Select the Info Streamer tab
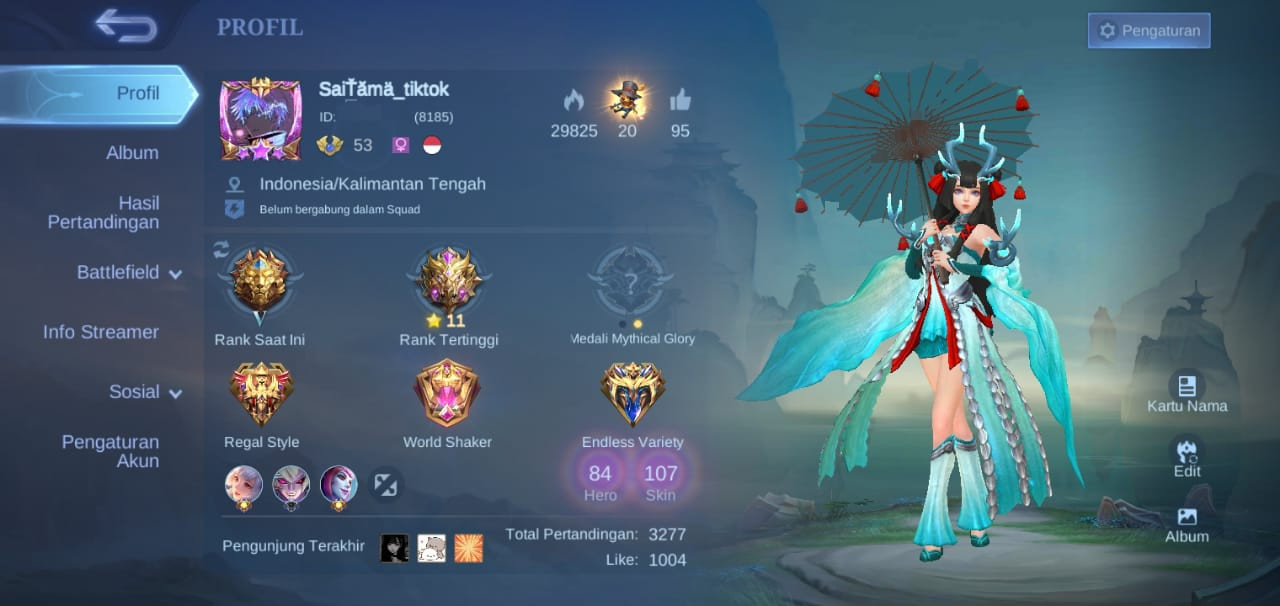Viewport: 1280px width, 606px height. (x=101, y=332)
